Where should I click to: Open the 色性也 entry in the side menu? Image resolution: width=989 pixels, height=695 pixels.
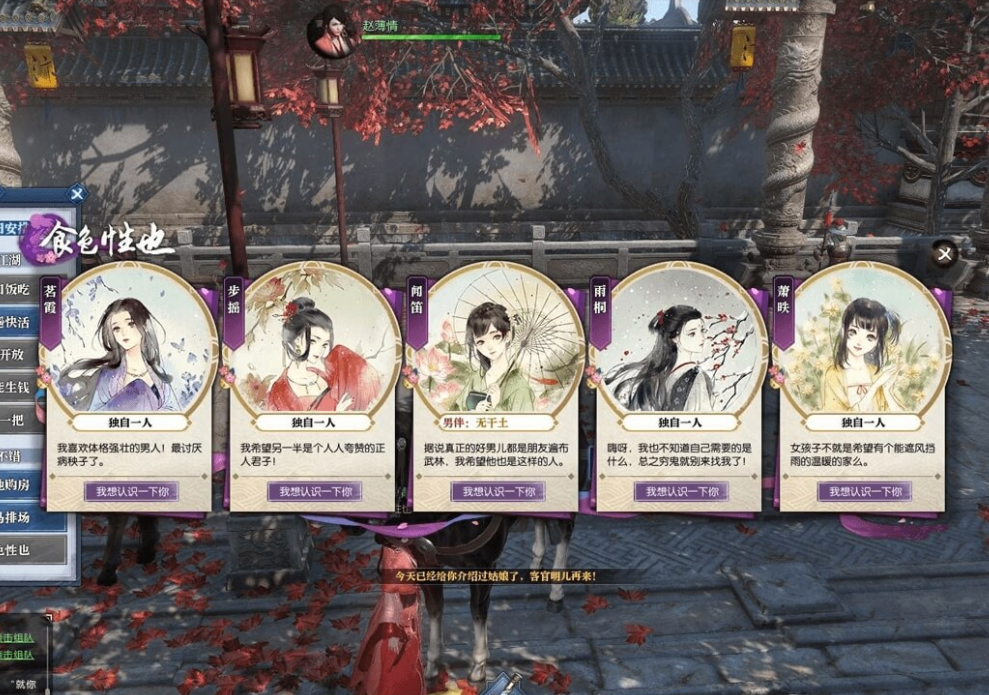(x=25, y=549)
